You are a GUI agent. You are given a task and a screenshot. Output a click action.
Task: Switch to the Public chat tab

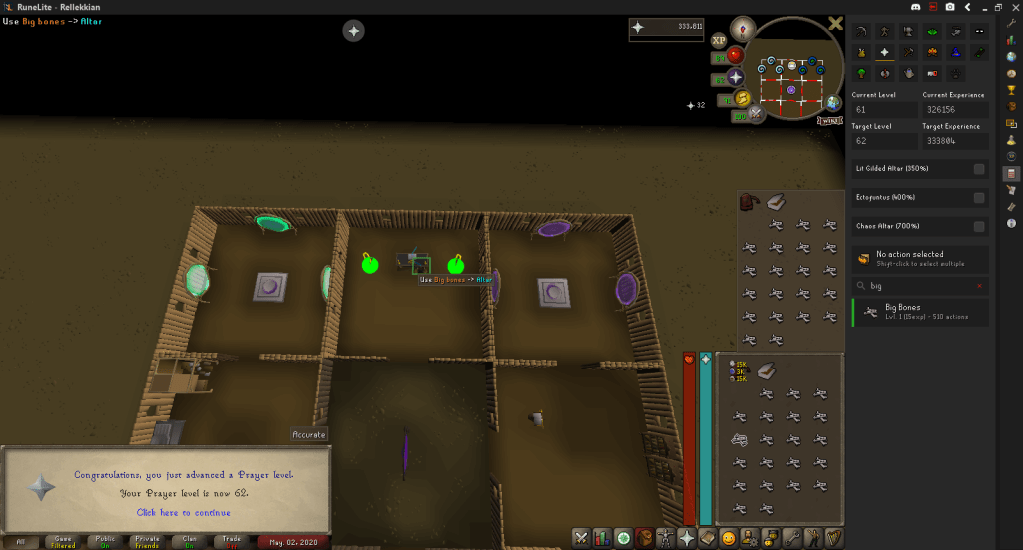click(105, 542)
